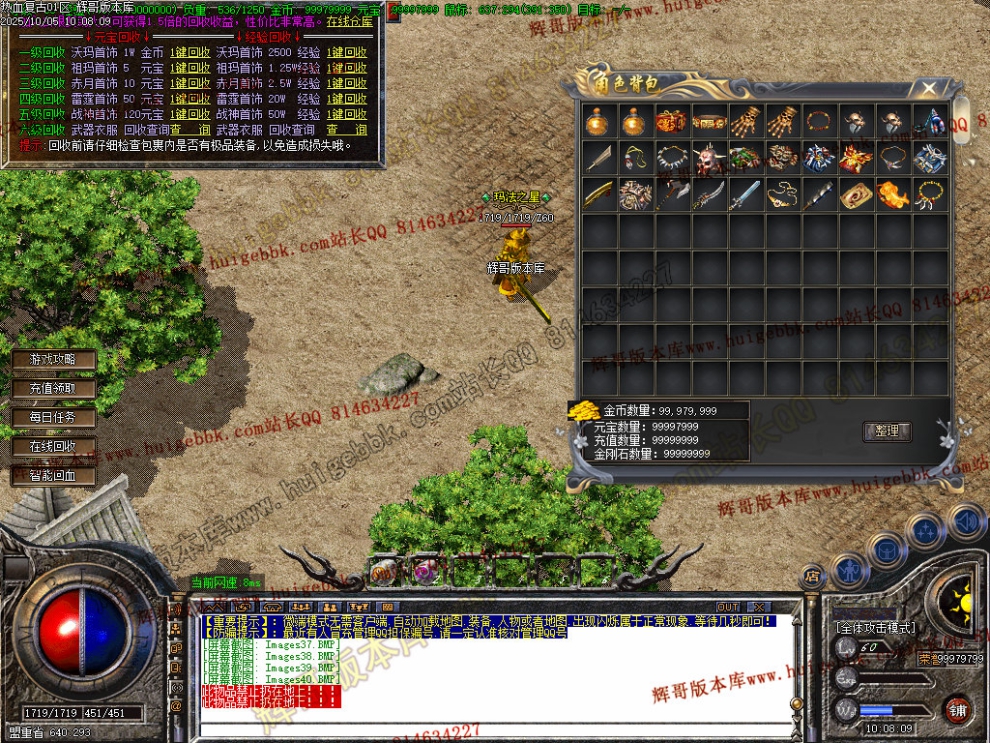The image size is (990, 743).
Task: Open the 每日任务 daily quests
Action: (x=54, y=417)
